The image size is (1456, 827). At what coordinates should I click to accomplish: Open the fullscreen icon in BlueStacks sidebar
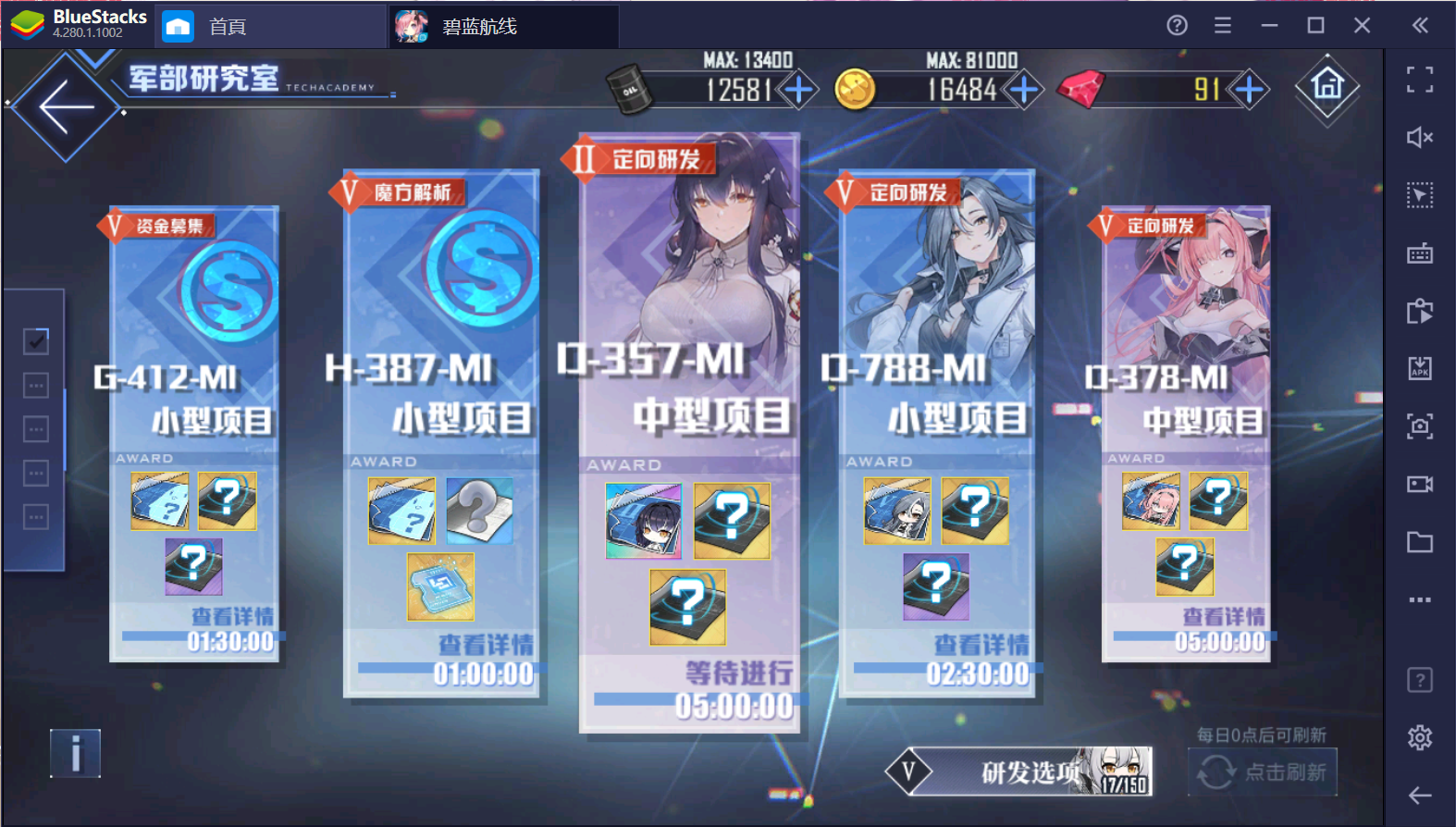click(x=1420, y=80)
